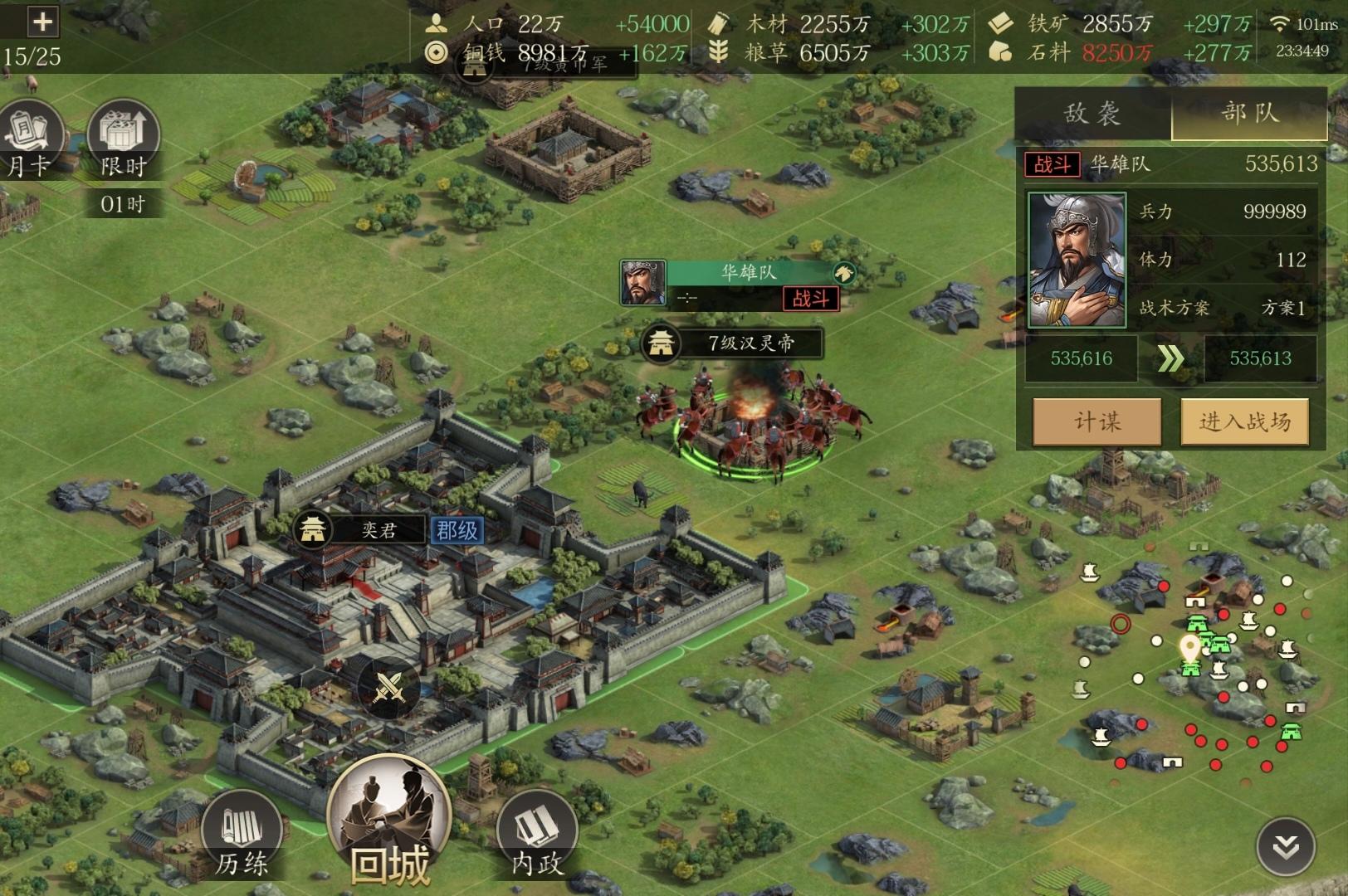Select the 部队 tab
The image size is (1348, 896).
[1249, 114]
